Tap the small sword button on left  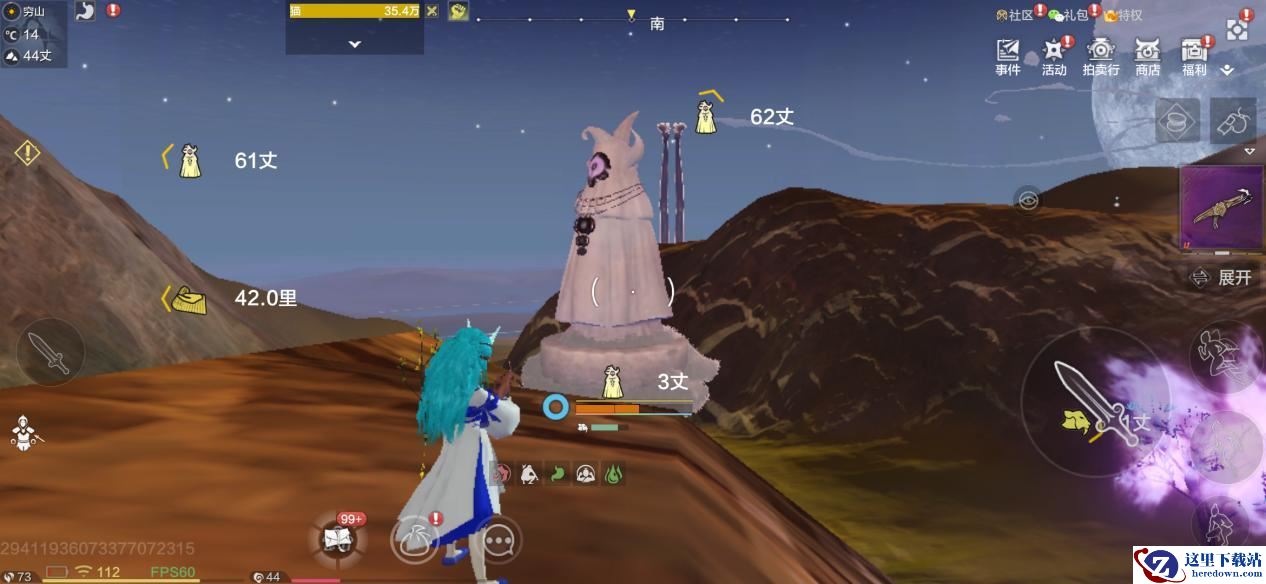(x=50, y=351)
